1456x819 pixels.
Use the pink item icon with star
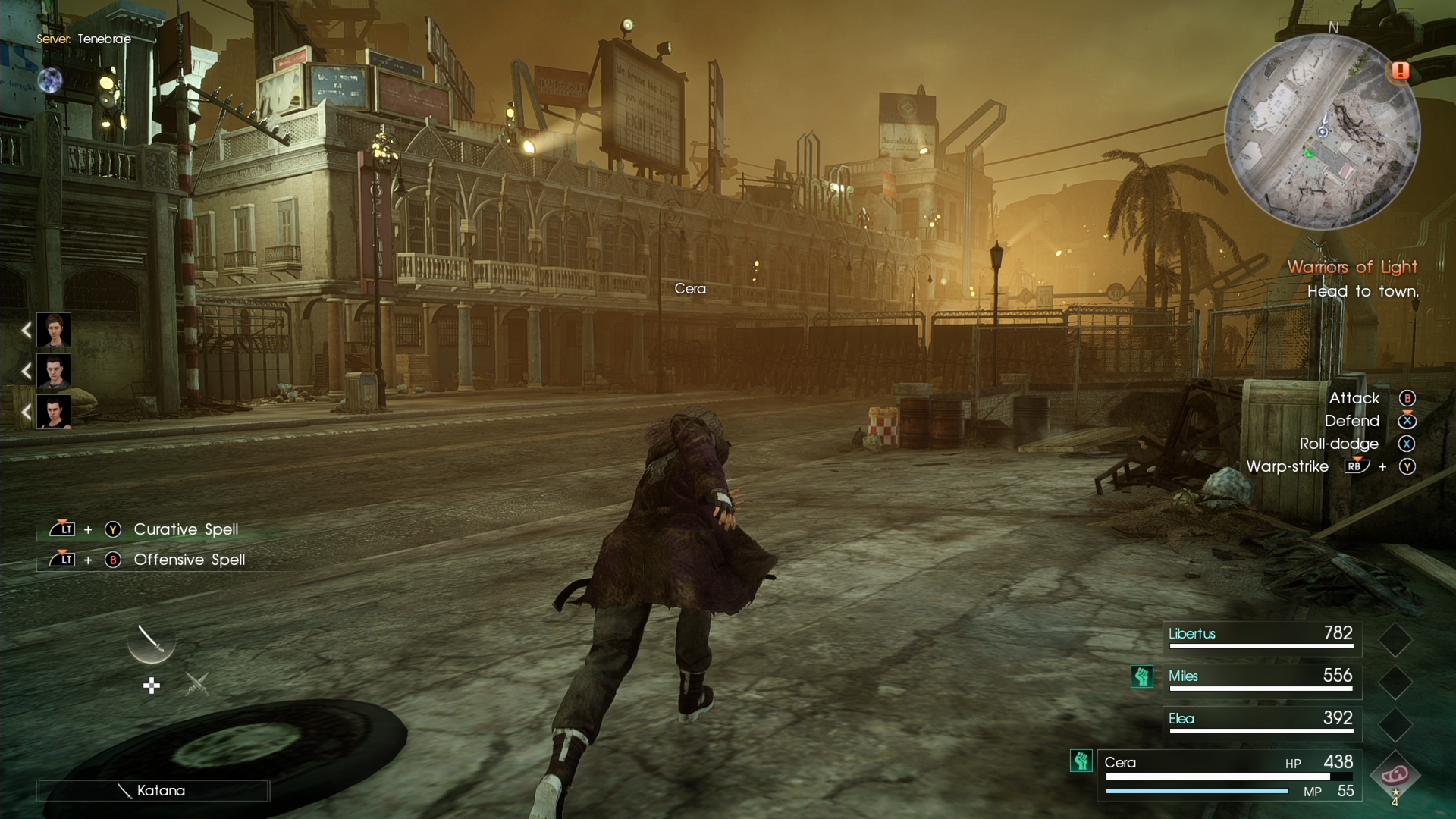point(1395,775)
